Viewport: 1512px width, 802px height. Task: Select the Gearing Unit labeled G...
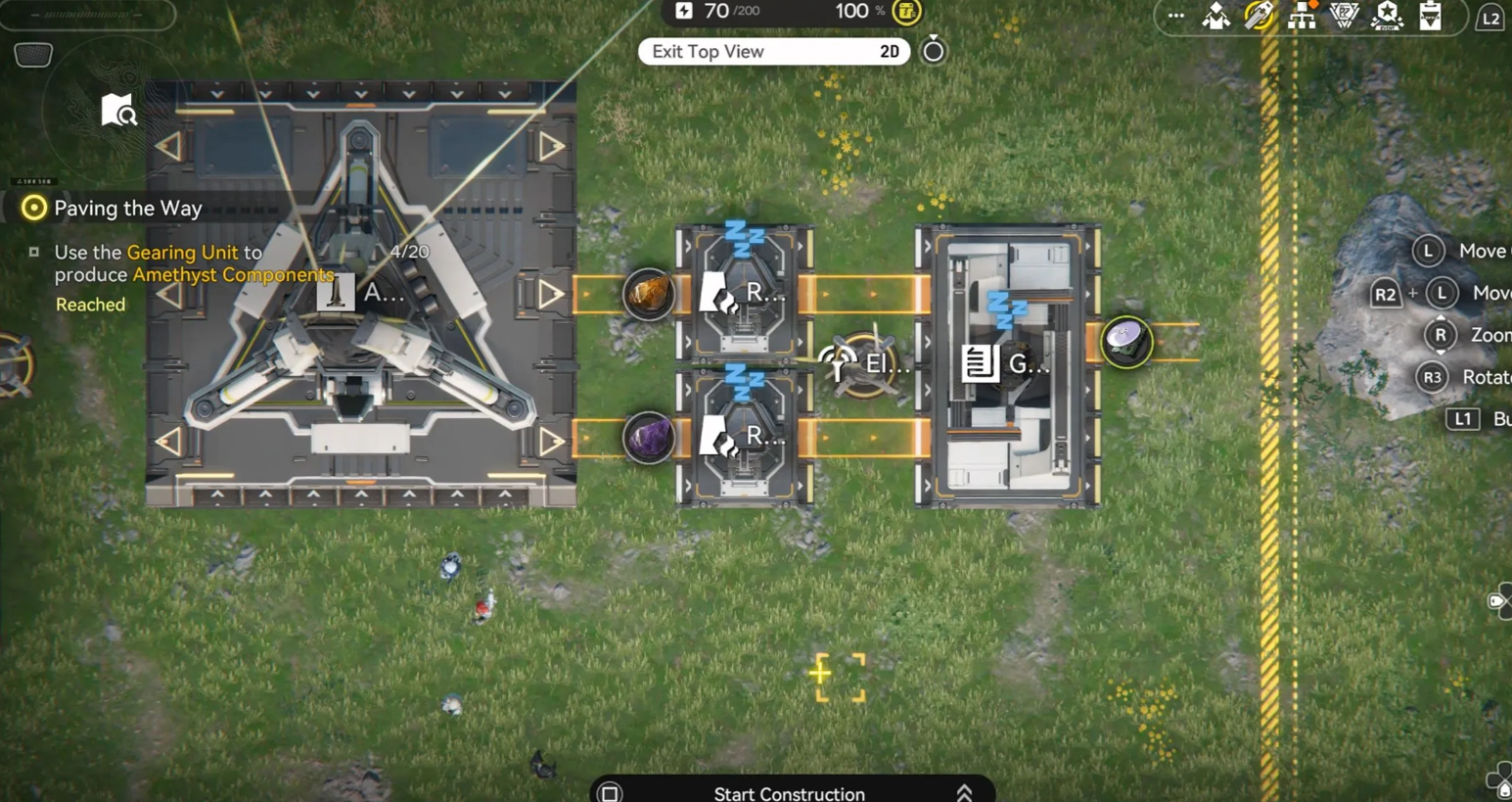coord(1008,364)
